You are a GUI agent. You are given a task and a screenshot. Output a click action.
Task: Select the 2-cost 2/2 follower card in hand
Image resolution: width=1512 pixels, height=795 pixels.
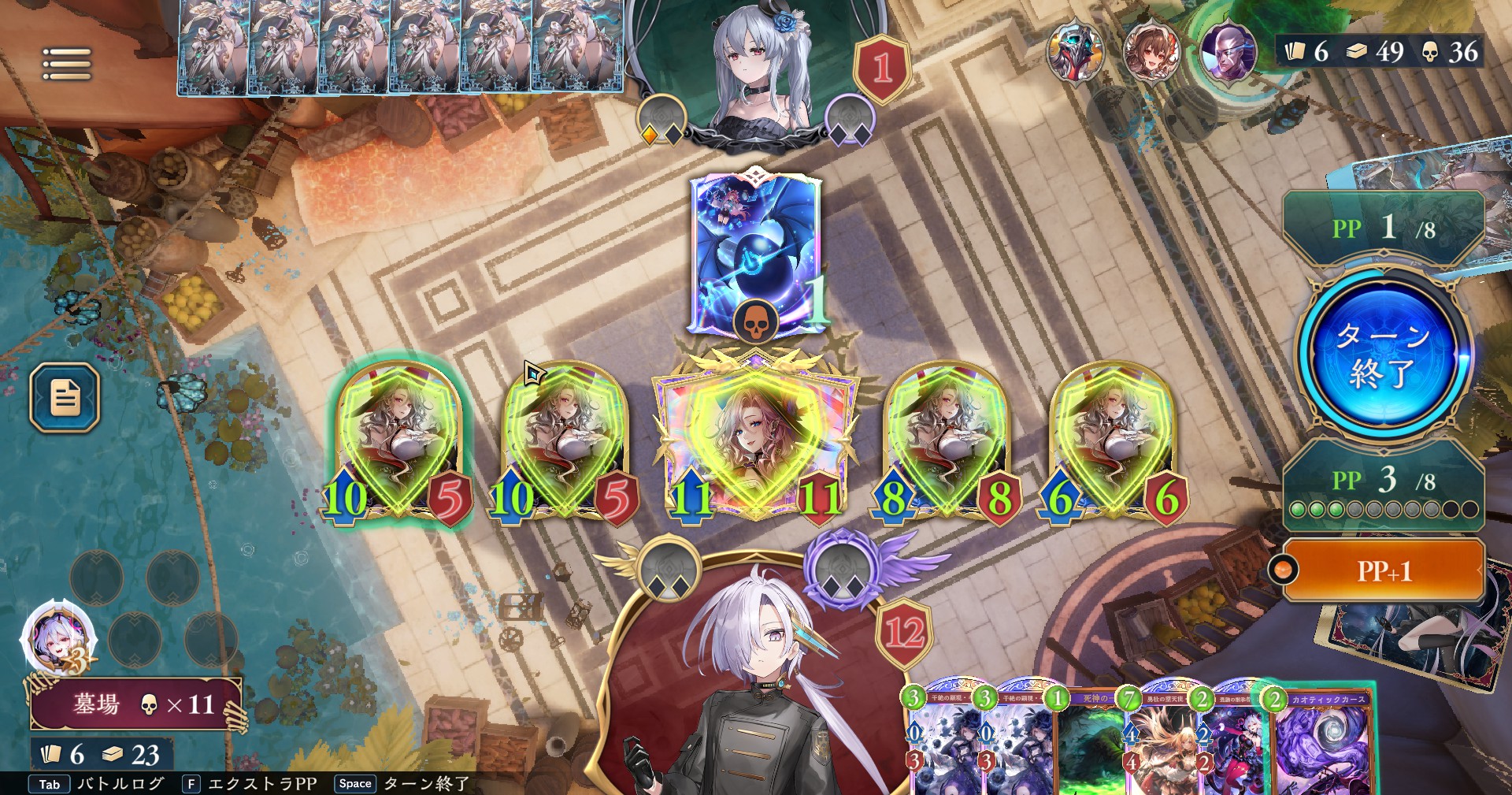tap(1228, 745)
